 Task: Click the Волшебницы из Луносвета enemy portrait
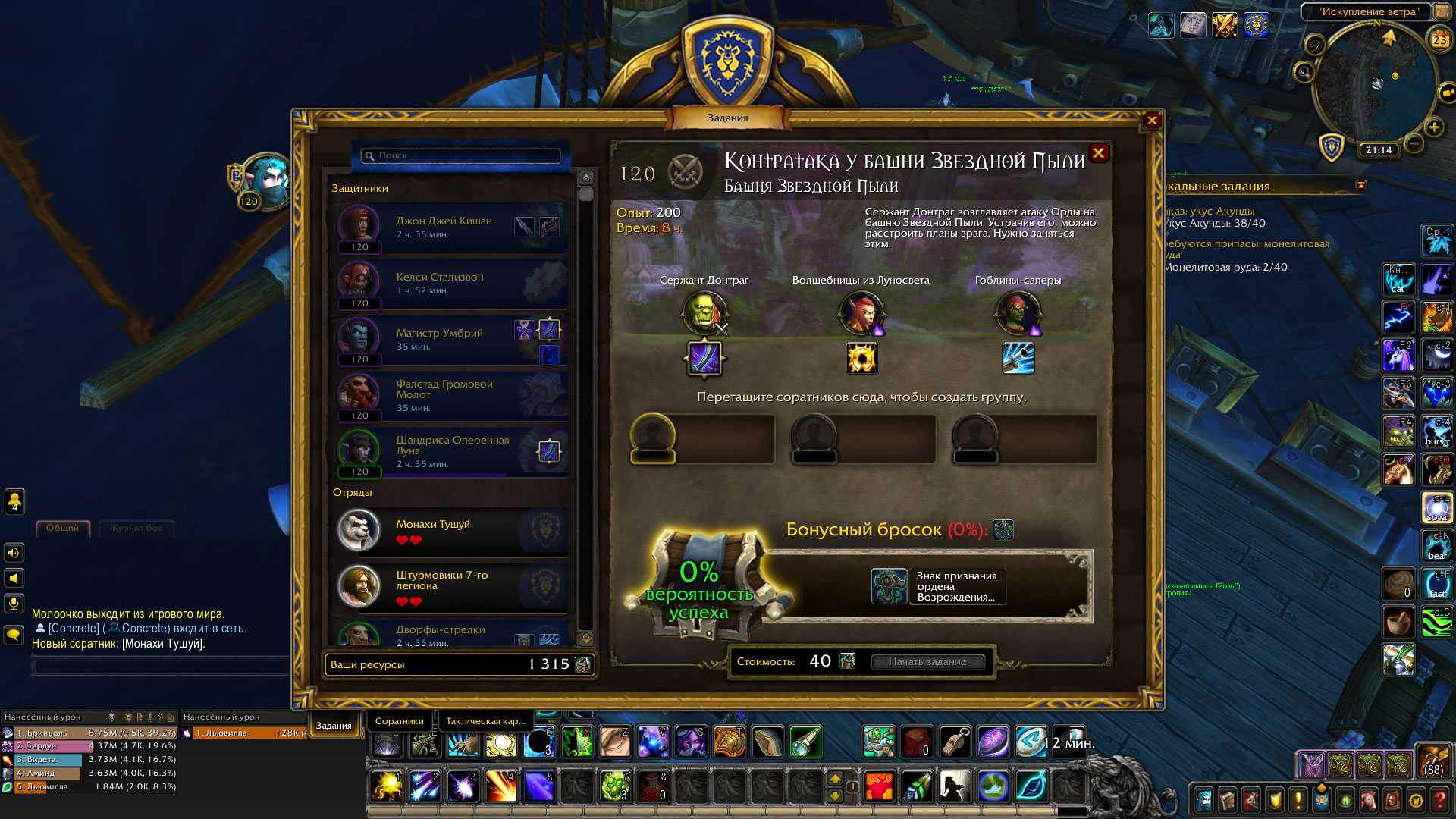click(861, 312)
